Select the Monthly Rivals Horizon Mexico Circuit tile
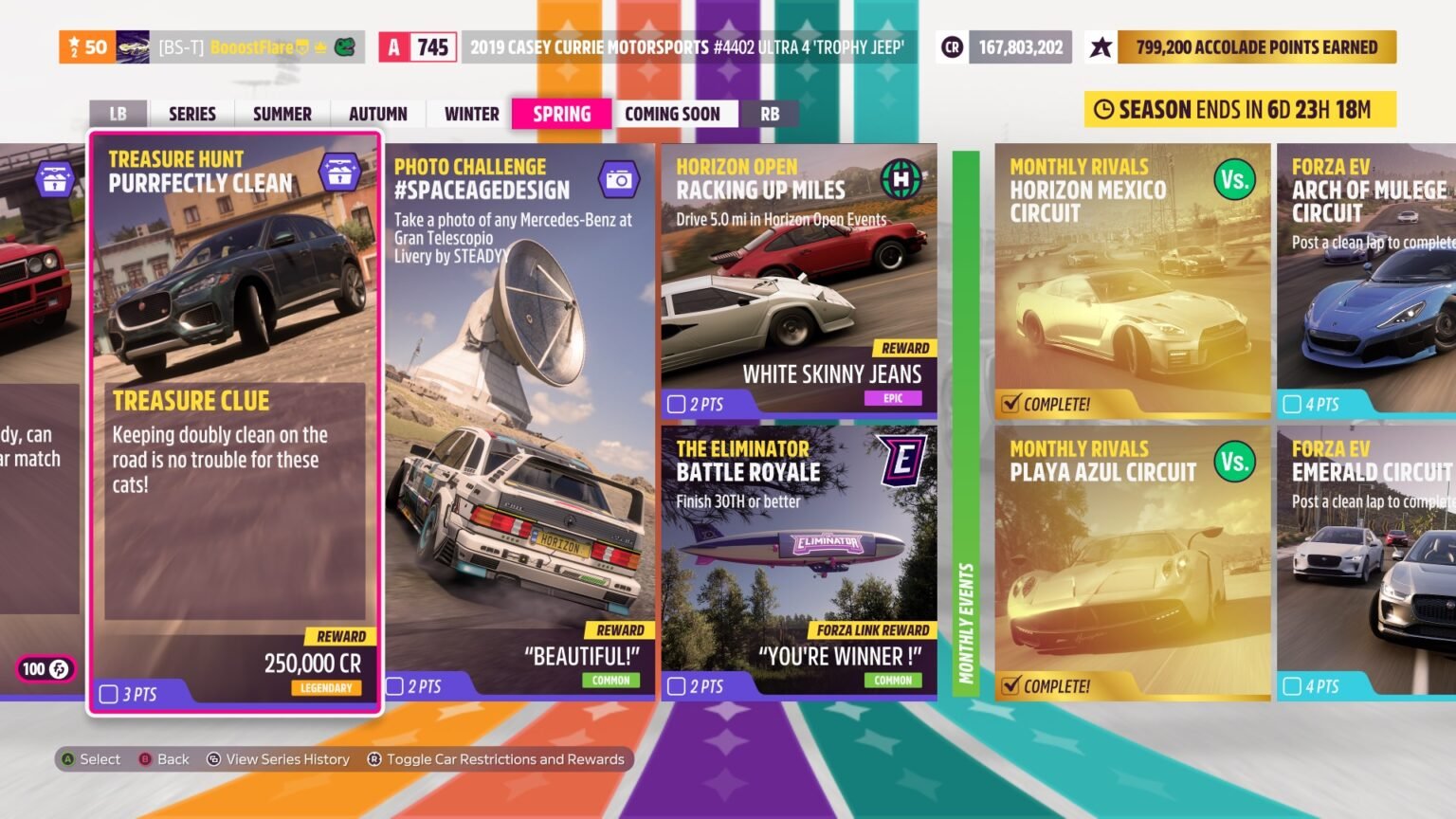The height and width of the screenshot is (819, 1456). pos(1132,280)
